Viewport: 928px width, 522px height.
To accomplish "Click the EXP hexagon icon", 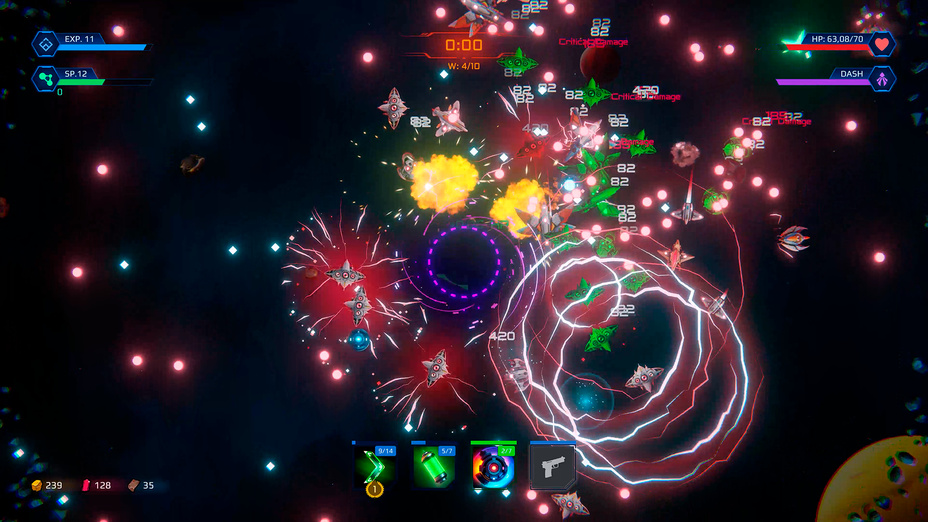I will [x=46, y=44].
